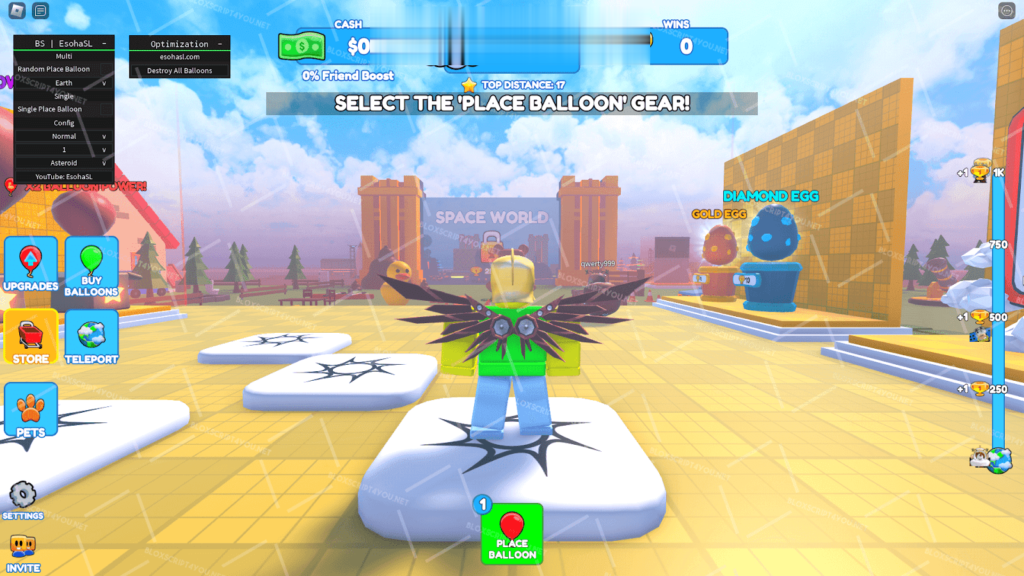Collapse the Optimization panel

point(219,44)
